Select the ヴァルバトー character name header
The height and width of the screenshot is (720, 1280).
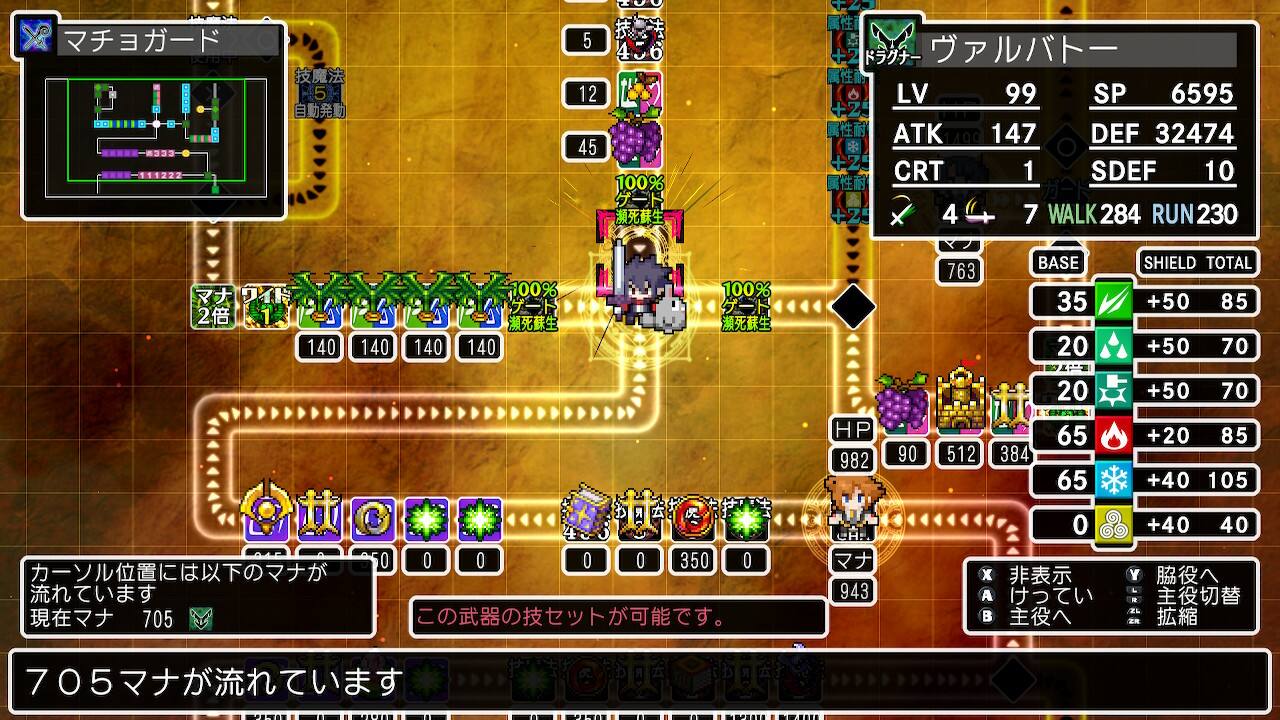[x=1082, y=49]
